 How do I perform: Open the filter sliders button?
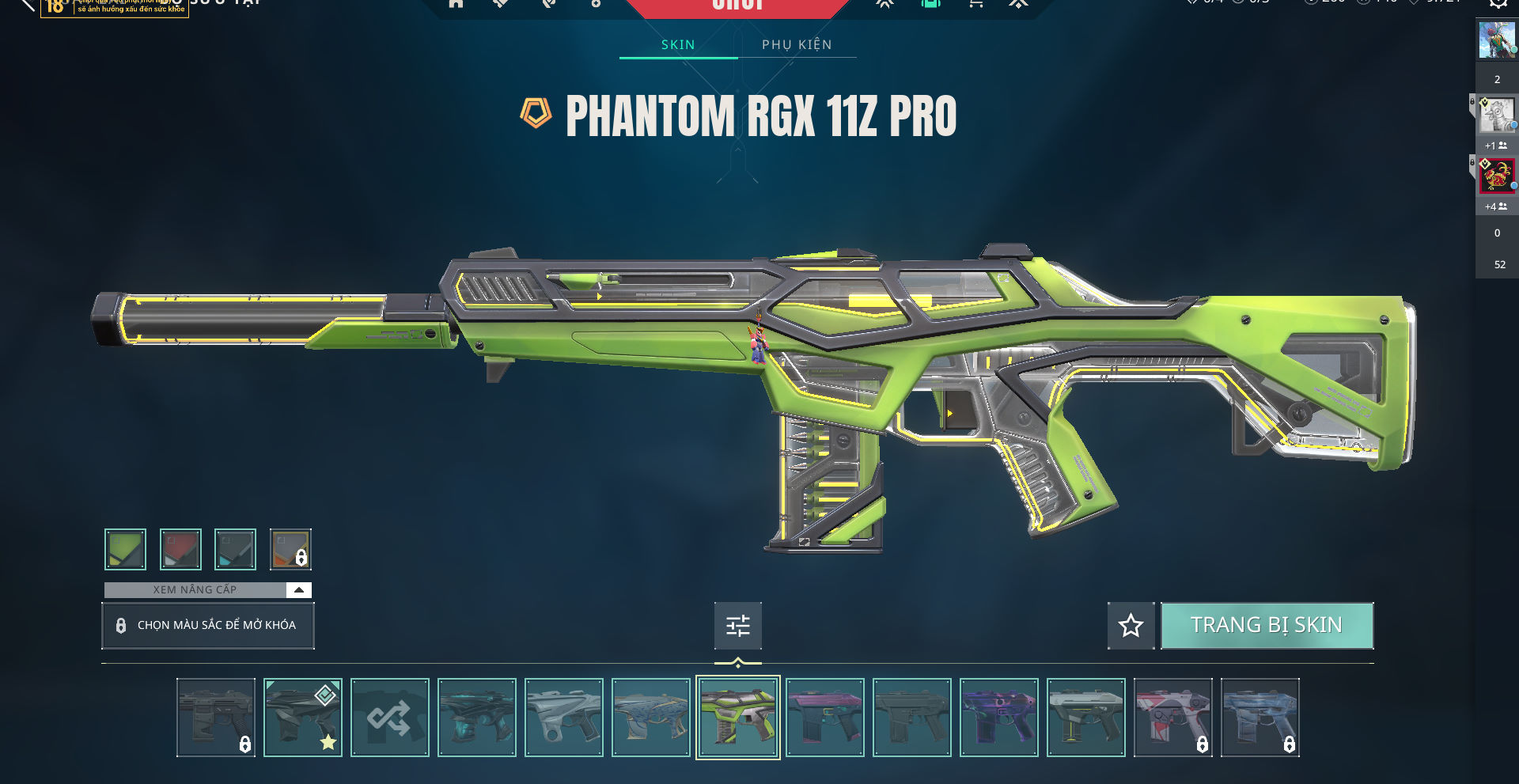[737, 626]
